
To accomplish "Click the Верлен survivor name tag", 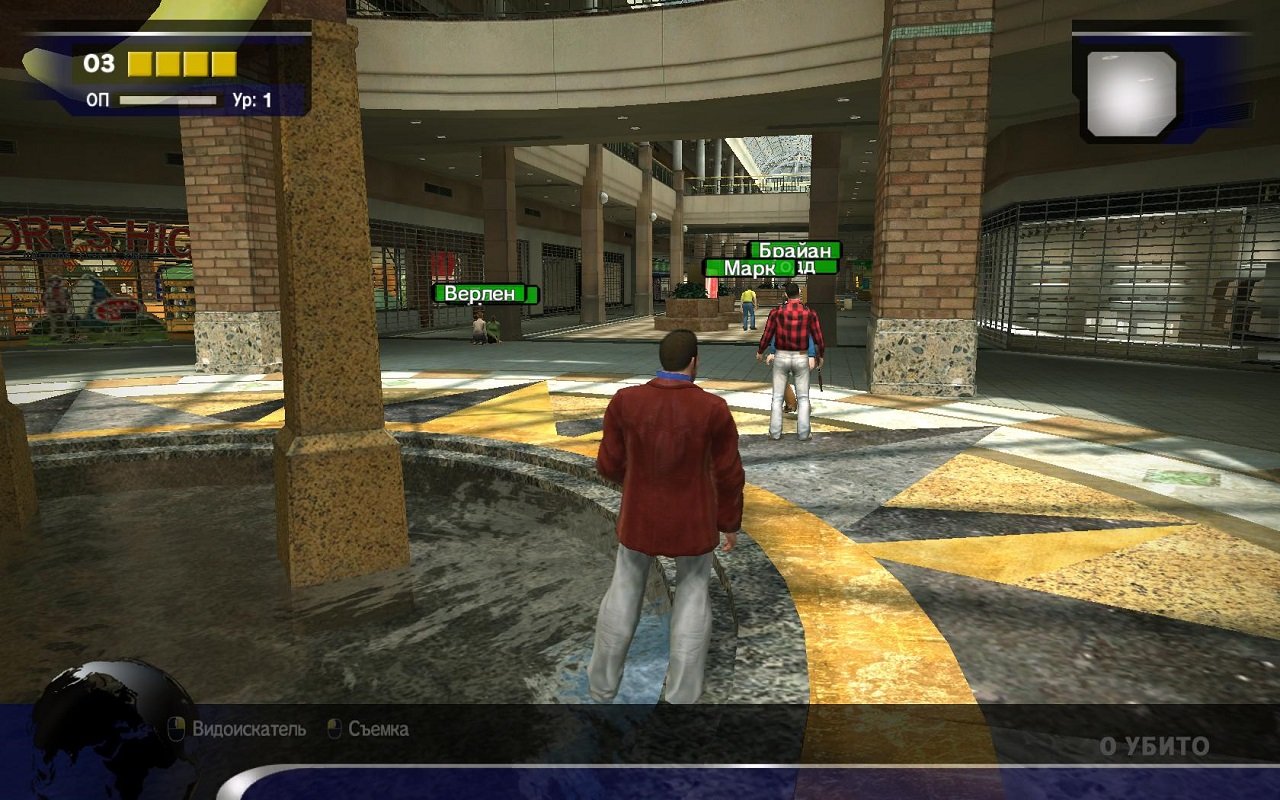I will click(485, 293).
